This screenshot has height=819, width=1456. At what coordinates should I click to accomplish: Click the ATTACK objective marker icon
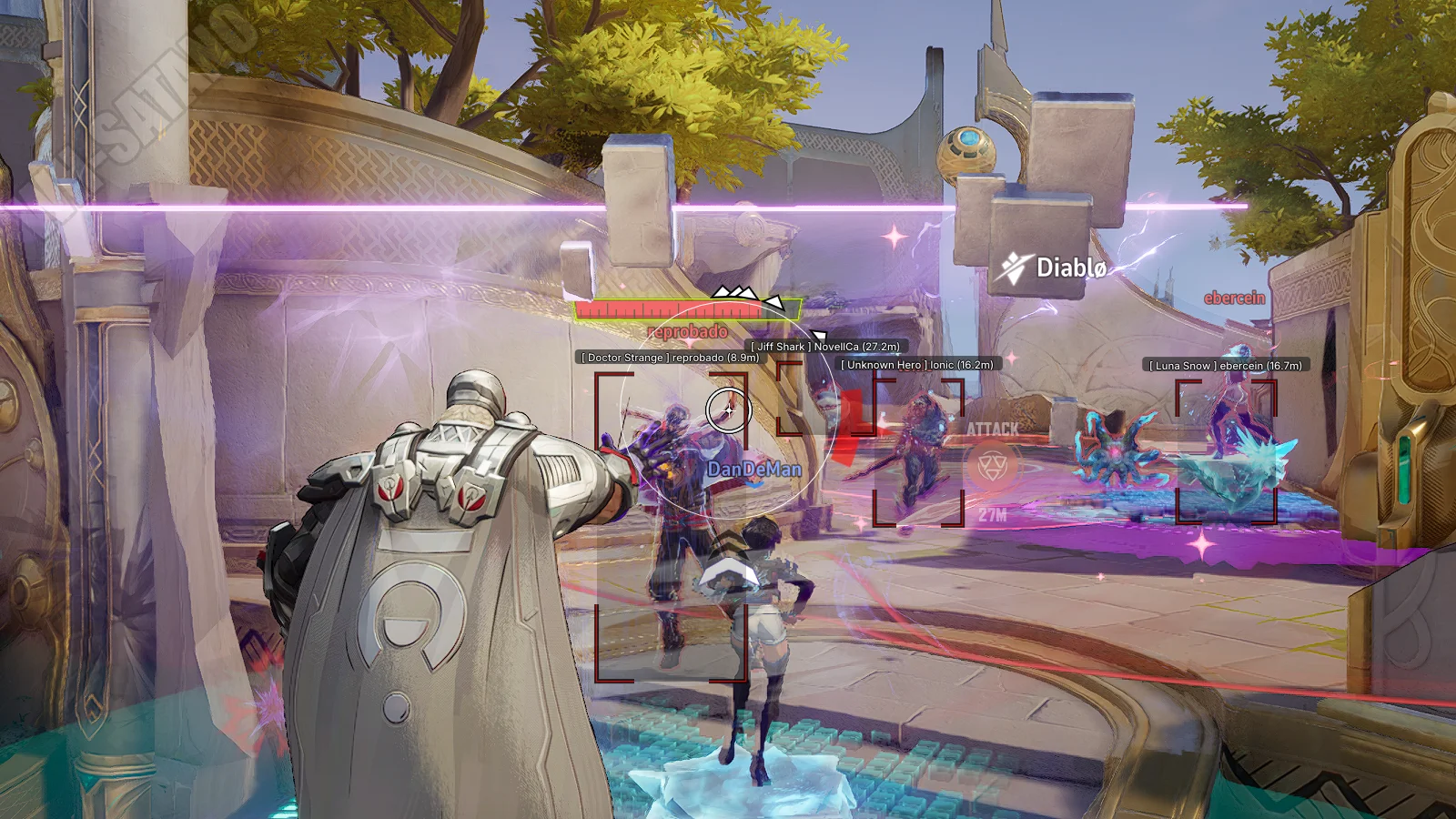click(991, 468)
